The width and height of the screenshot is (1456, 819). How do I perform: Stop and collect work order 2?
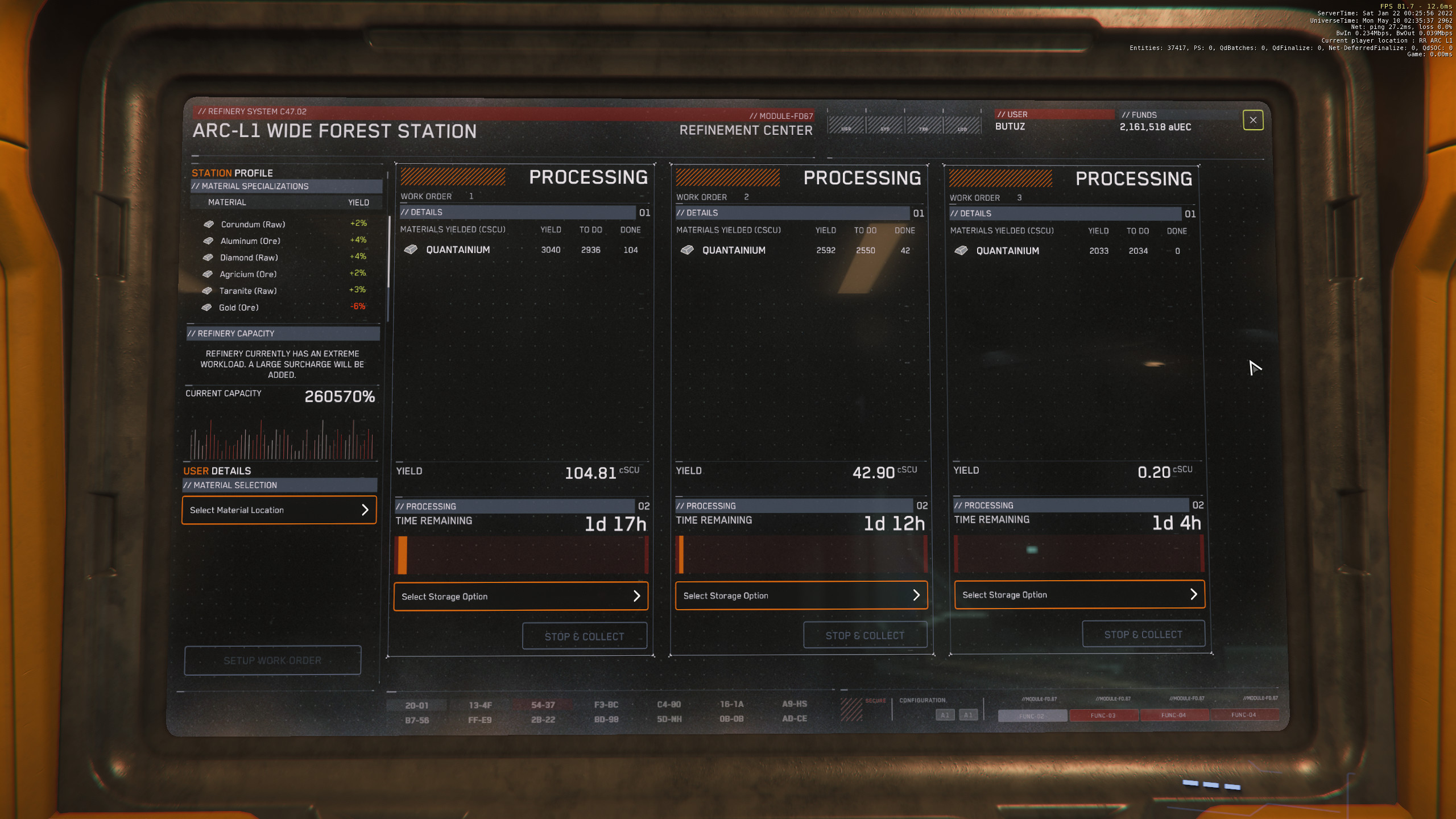(864, 635)
